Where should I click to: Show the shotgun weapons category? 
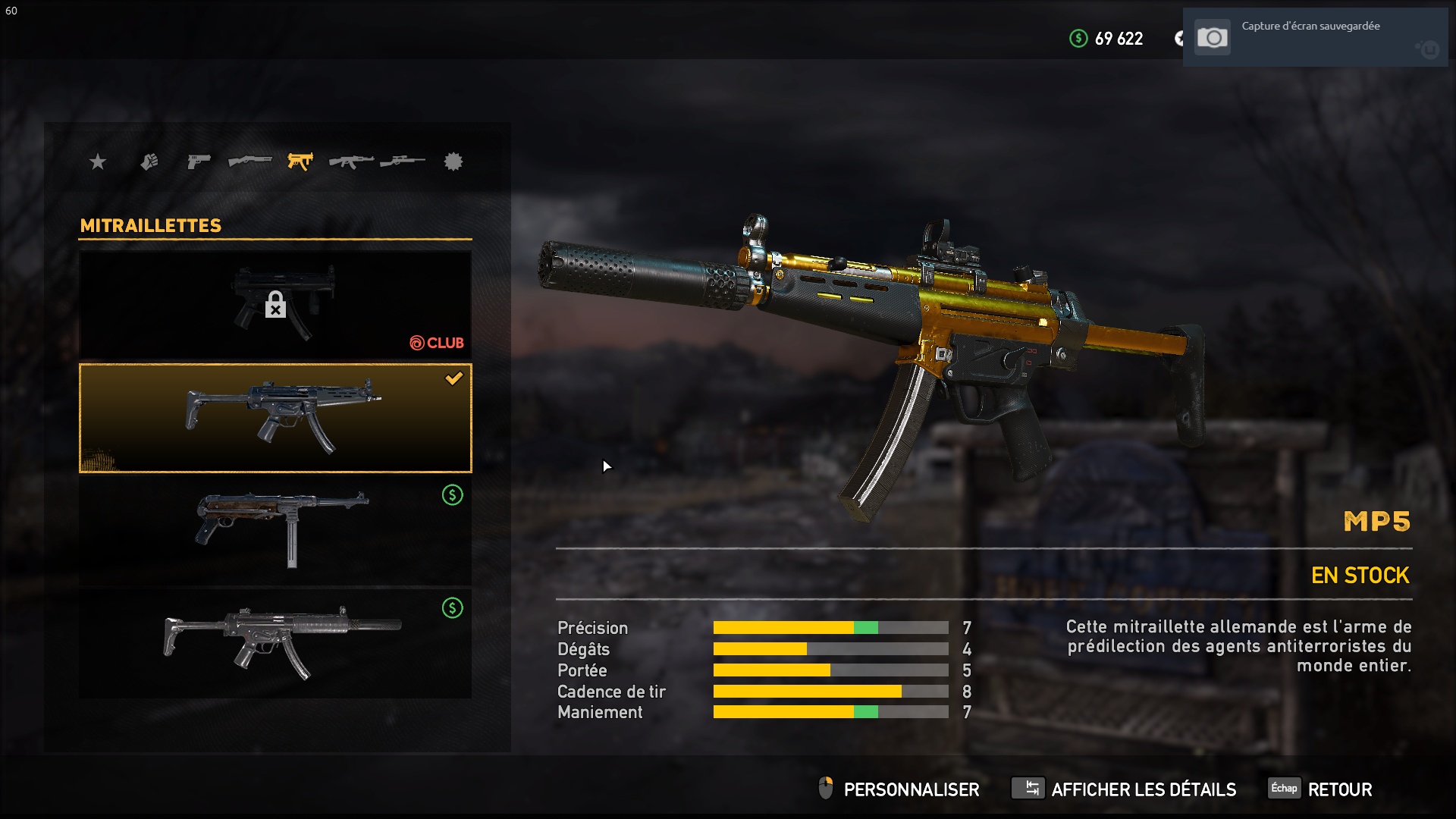click(x=249, y=162)
